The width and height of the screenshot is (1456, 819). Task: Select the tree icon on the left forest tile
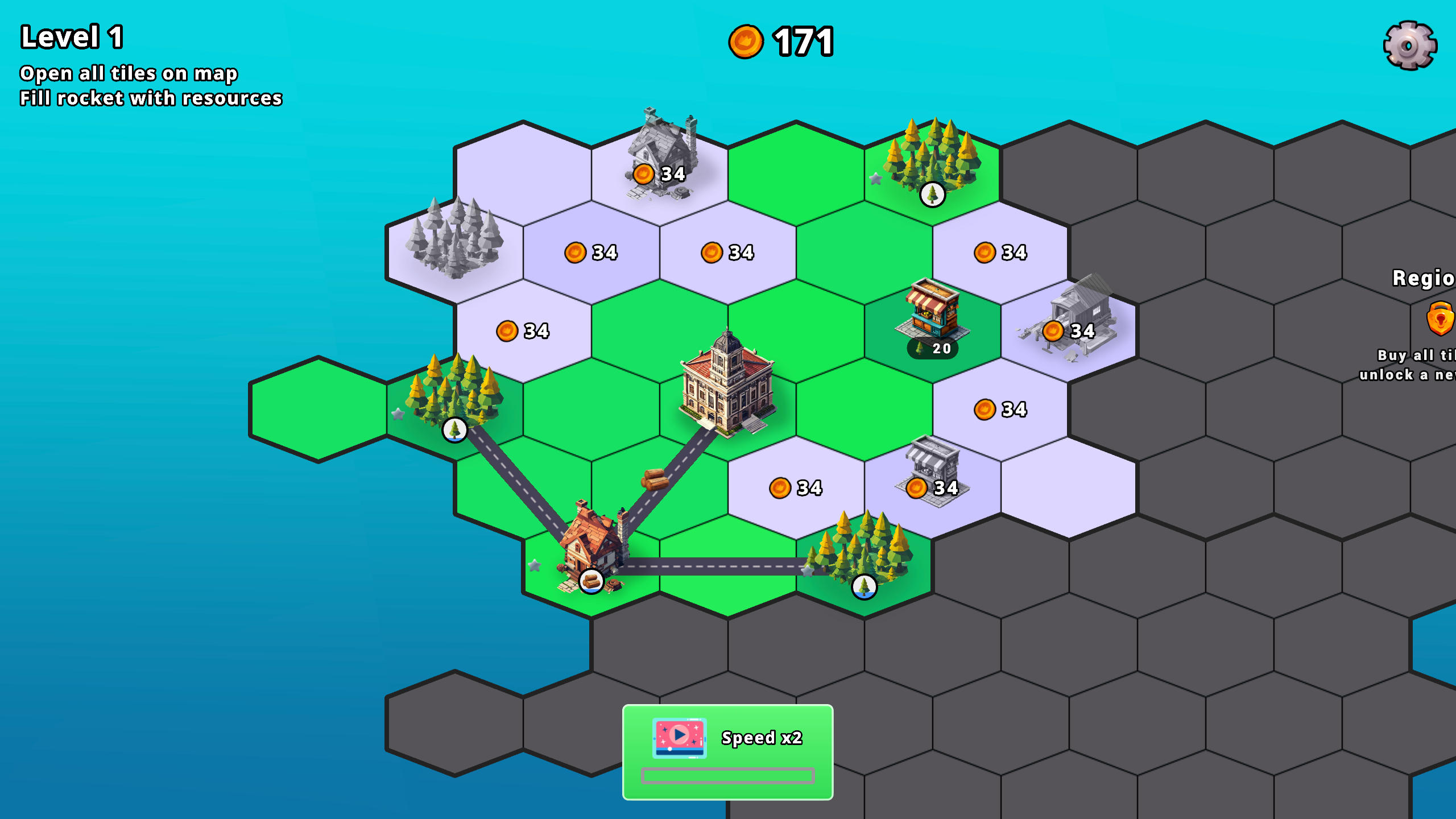click(x=453, y=431)
